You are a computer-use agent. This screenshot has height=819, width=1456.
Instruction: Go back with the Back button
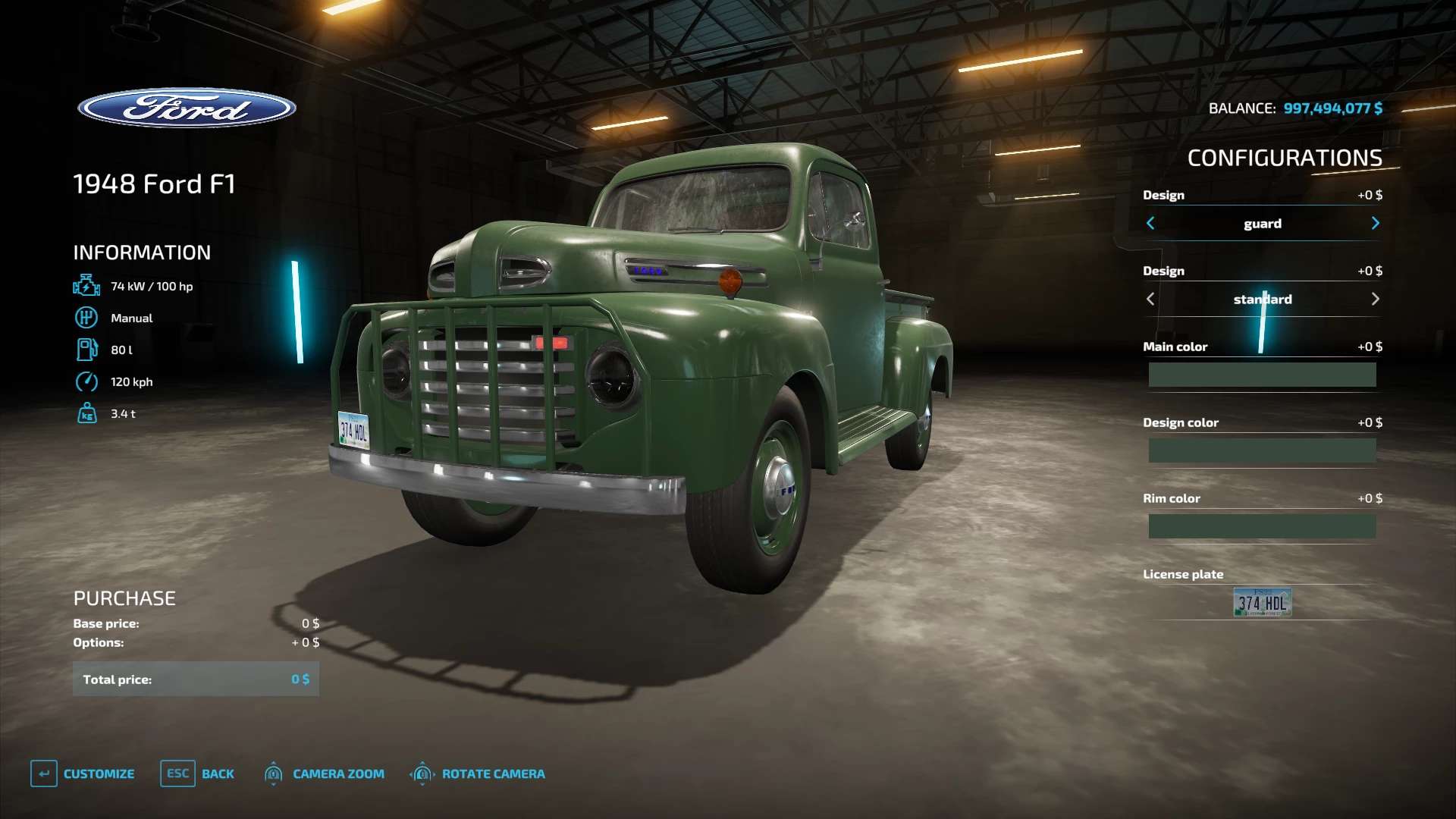coord(198,773)
